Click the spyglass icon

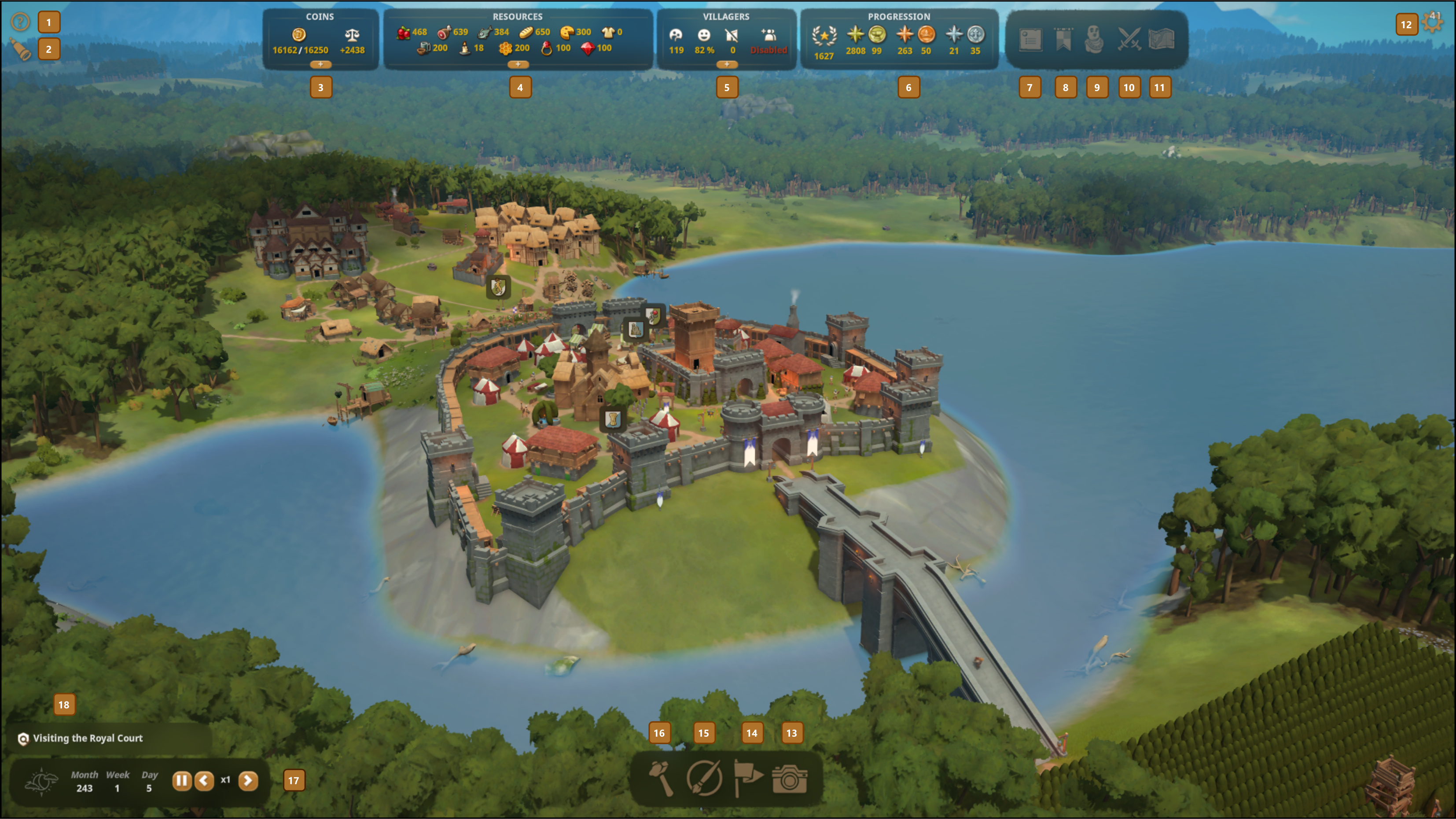tap(21, 50)
